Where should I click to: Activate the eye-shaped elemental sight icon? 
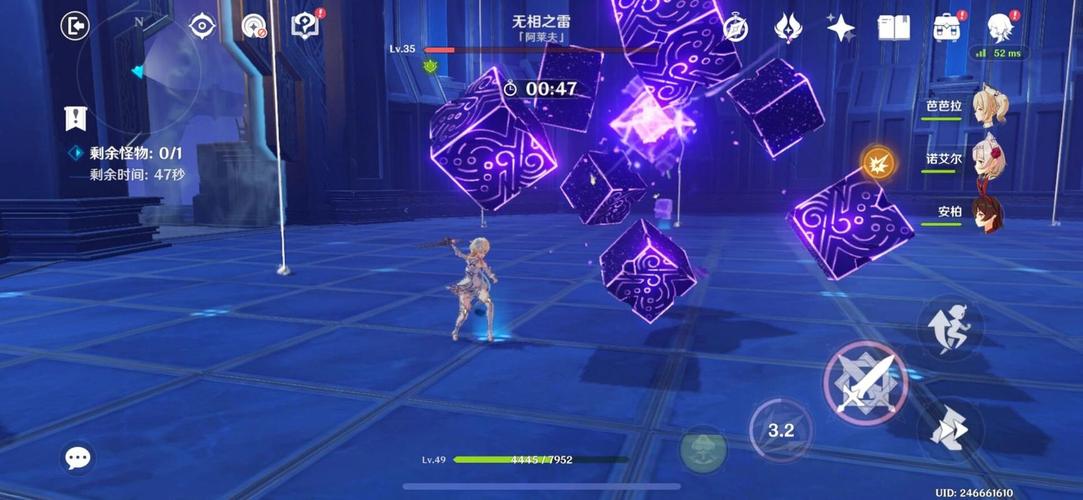coord(202,27)
